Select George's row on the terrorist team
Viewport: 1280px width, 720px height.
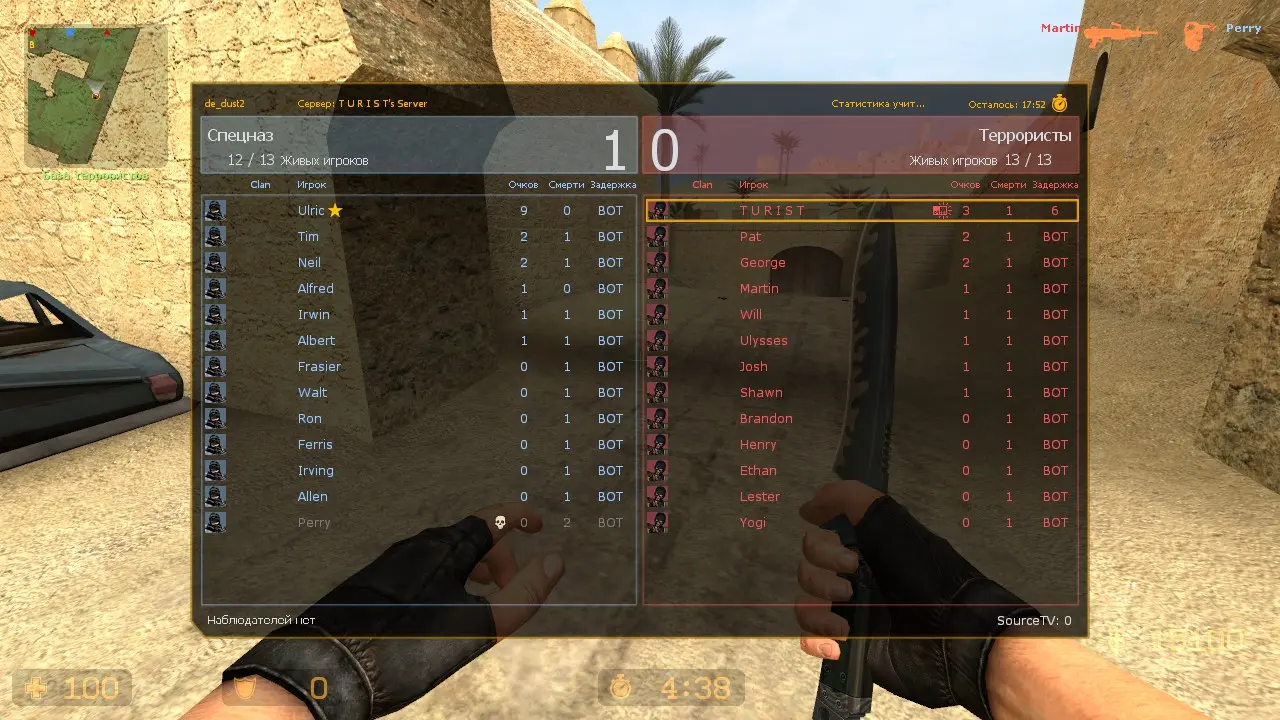click(861, 263)
